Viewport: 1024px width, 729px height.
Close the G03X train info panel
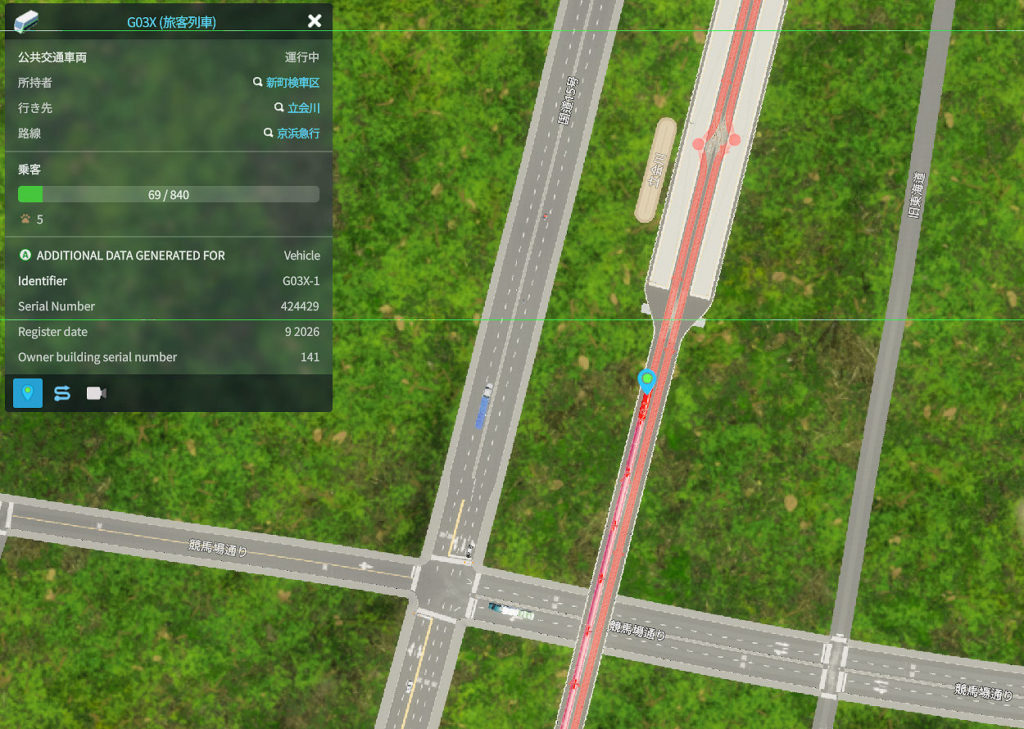[x=314, y=21]
